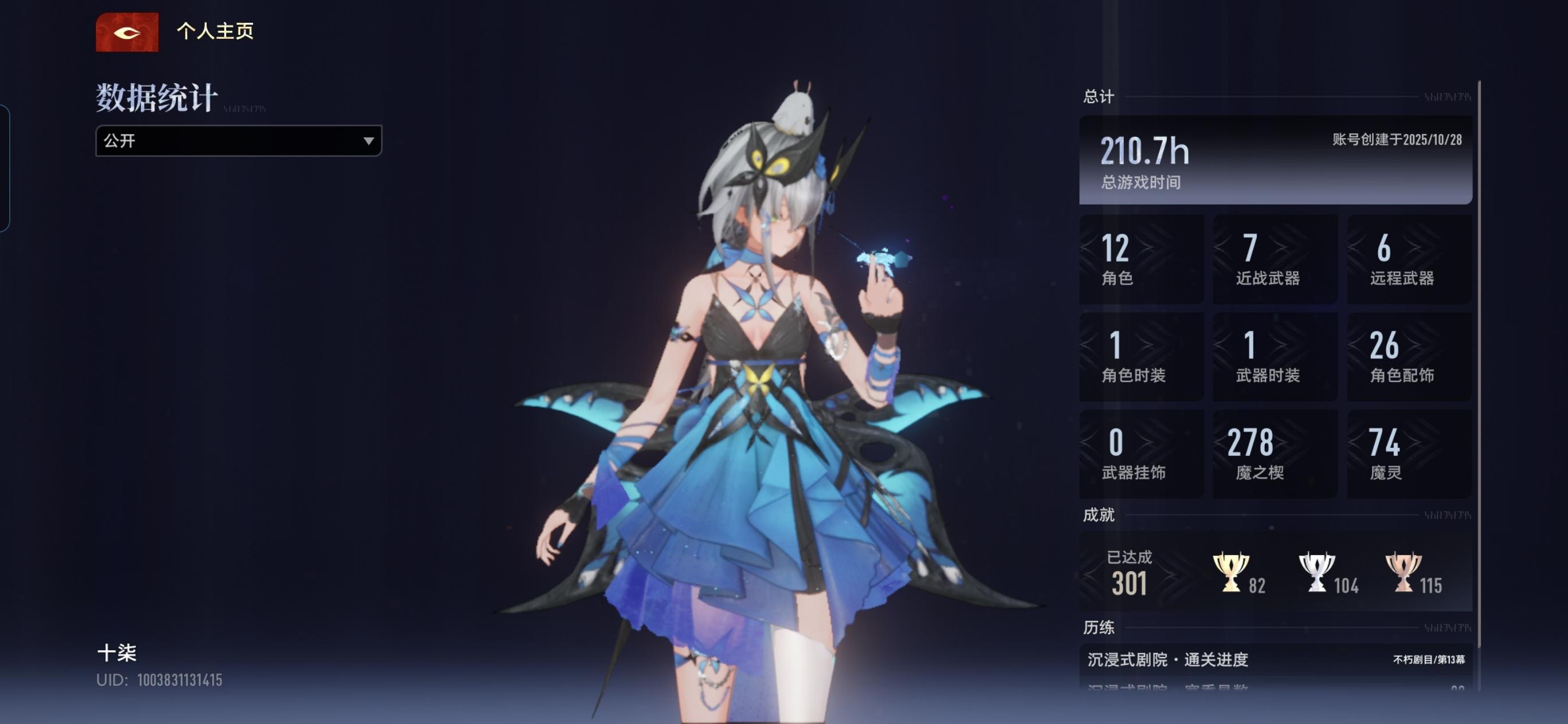The height and width of the screenshot is (724, 1568).
Task: Open the 近战武器 stat tile
Action: click(1275, 259)
